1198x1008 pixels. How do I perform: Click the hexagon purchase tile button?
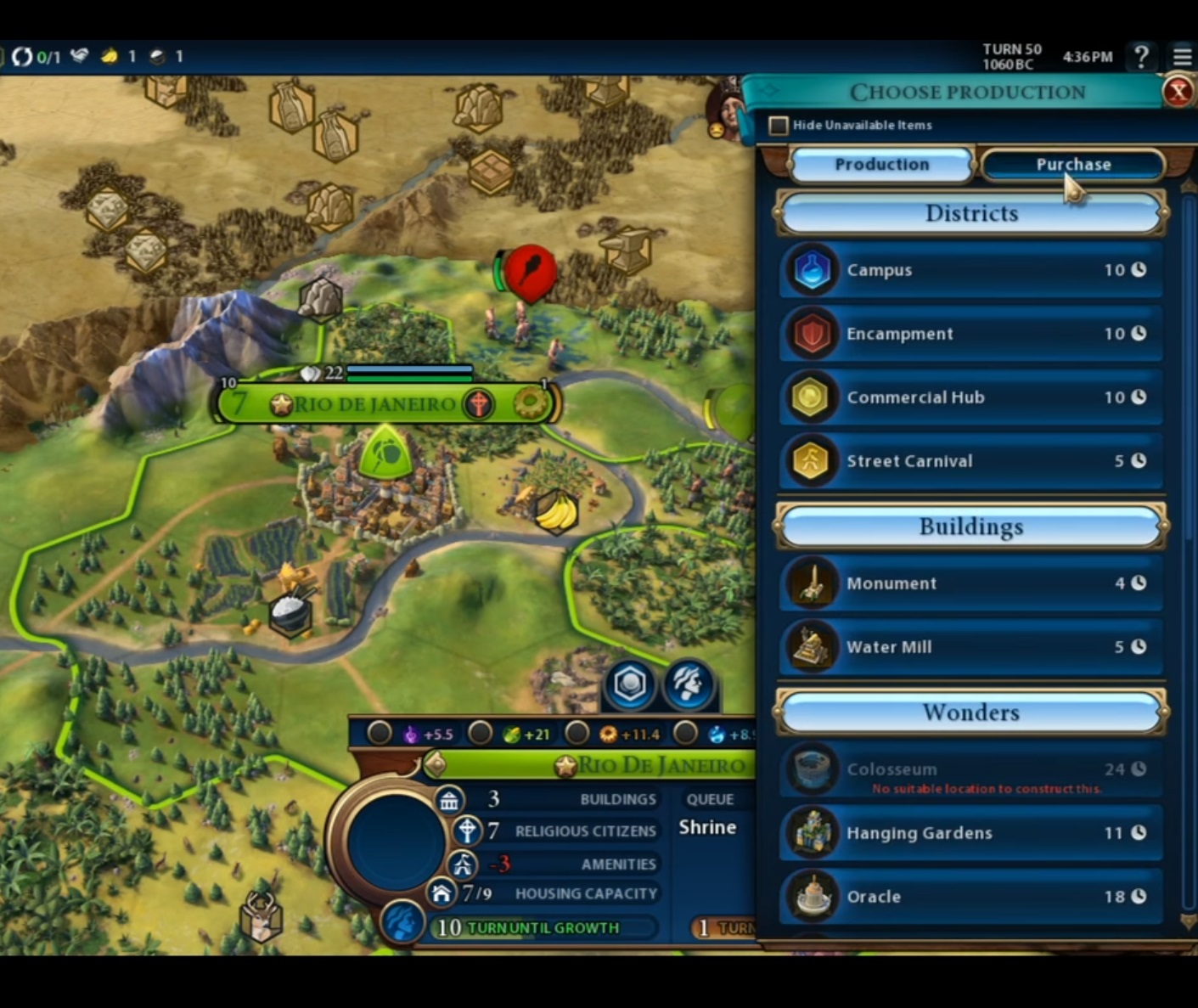[x=629, y=684]
